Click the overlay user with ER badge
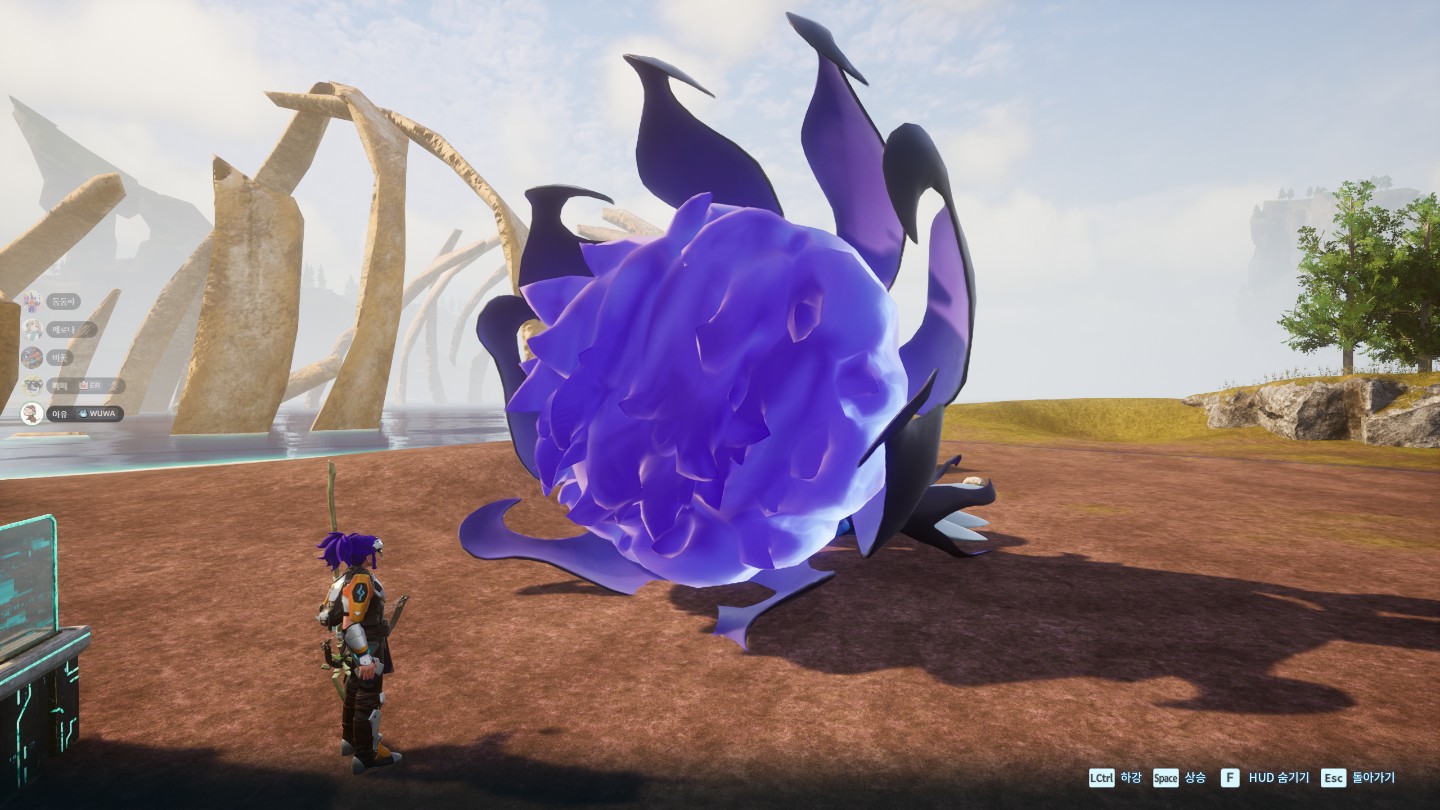The image size is (1440, 810). coord(74,385)
